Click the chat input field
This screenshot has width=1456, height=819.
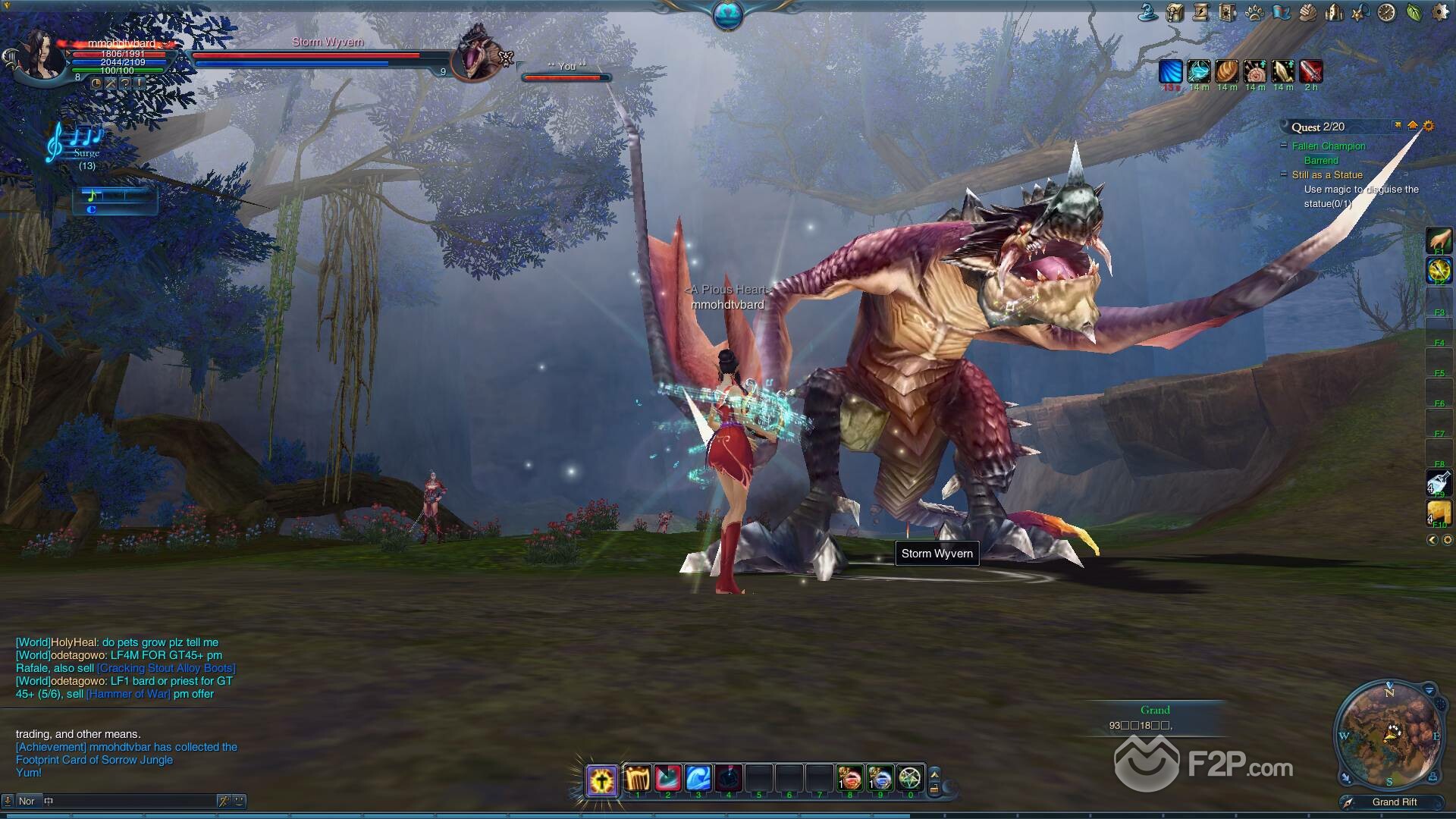pyautogui.click(x=129, y=801)
